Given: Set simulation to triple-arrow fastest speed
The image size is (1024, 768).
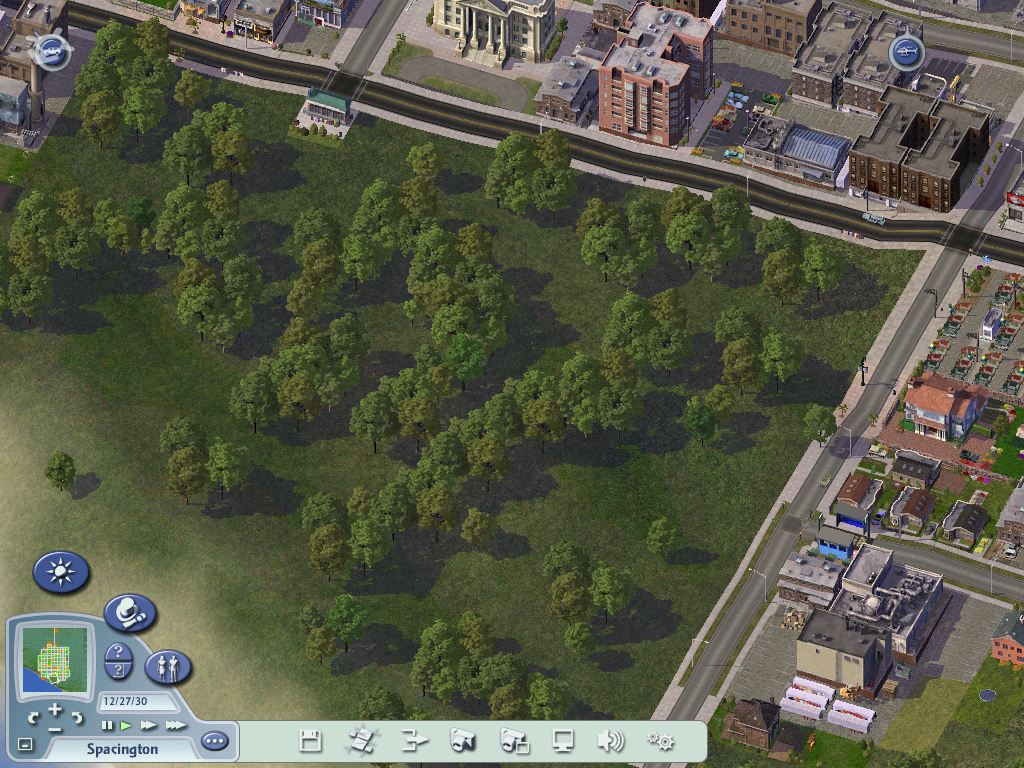Looking at the screenshot, I should click(x=175, y=725).
